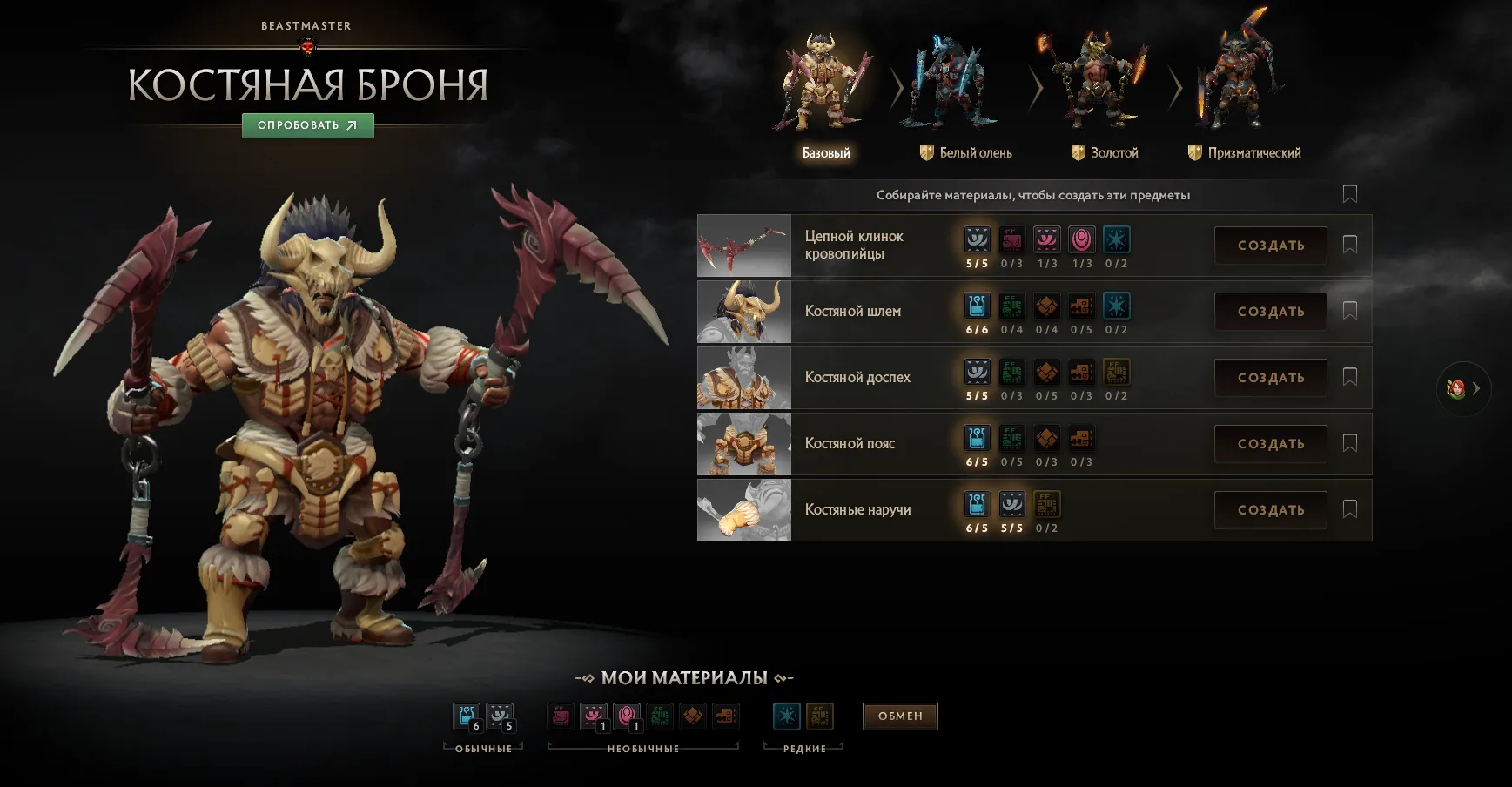Click the golden FF material icon in Костяные наручи row
1512x787 pixels.
click(1047, 504)
